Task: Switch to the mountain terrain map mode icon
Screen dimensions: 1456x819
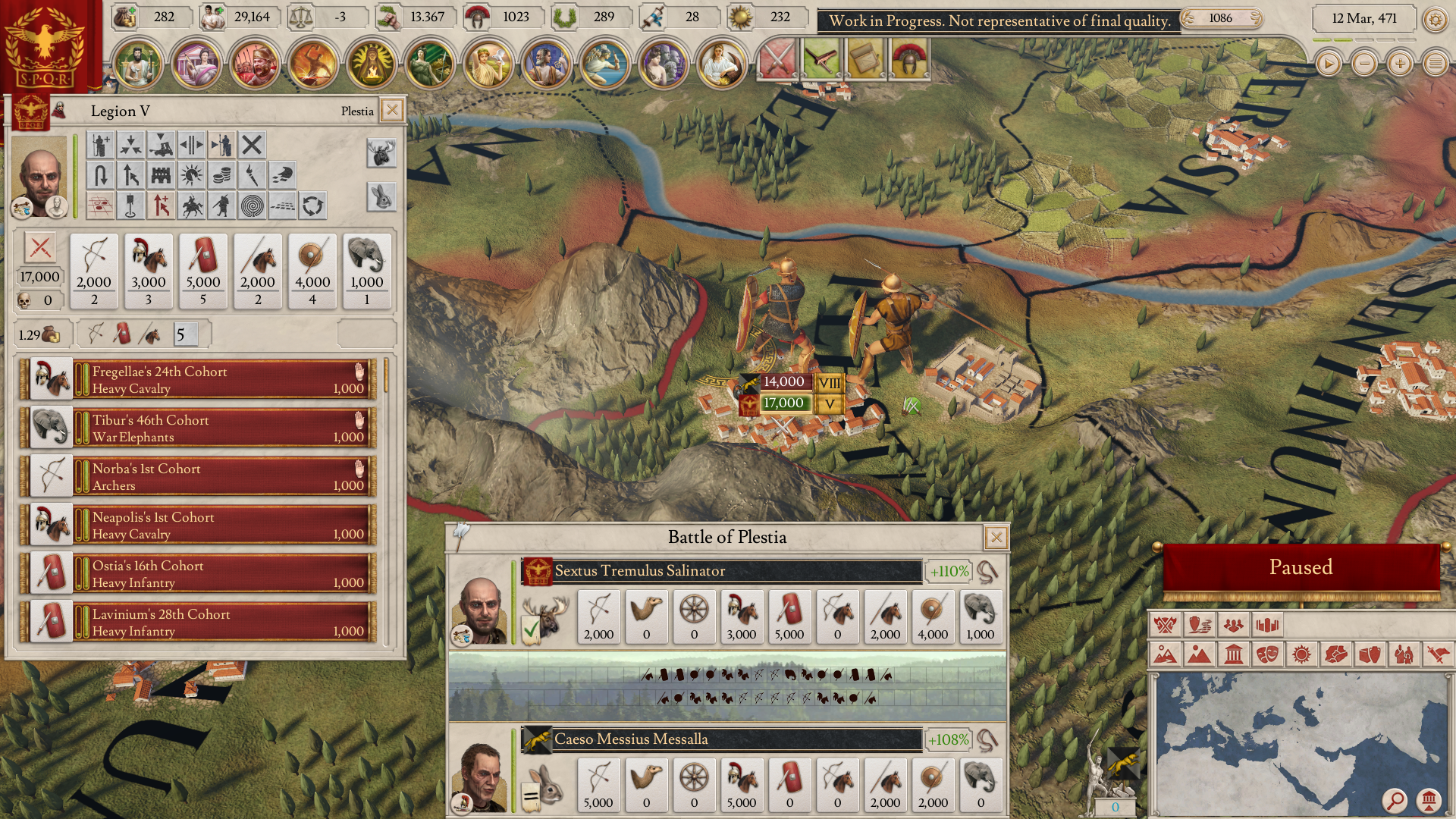Action: click(1199, 653)
